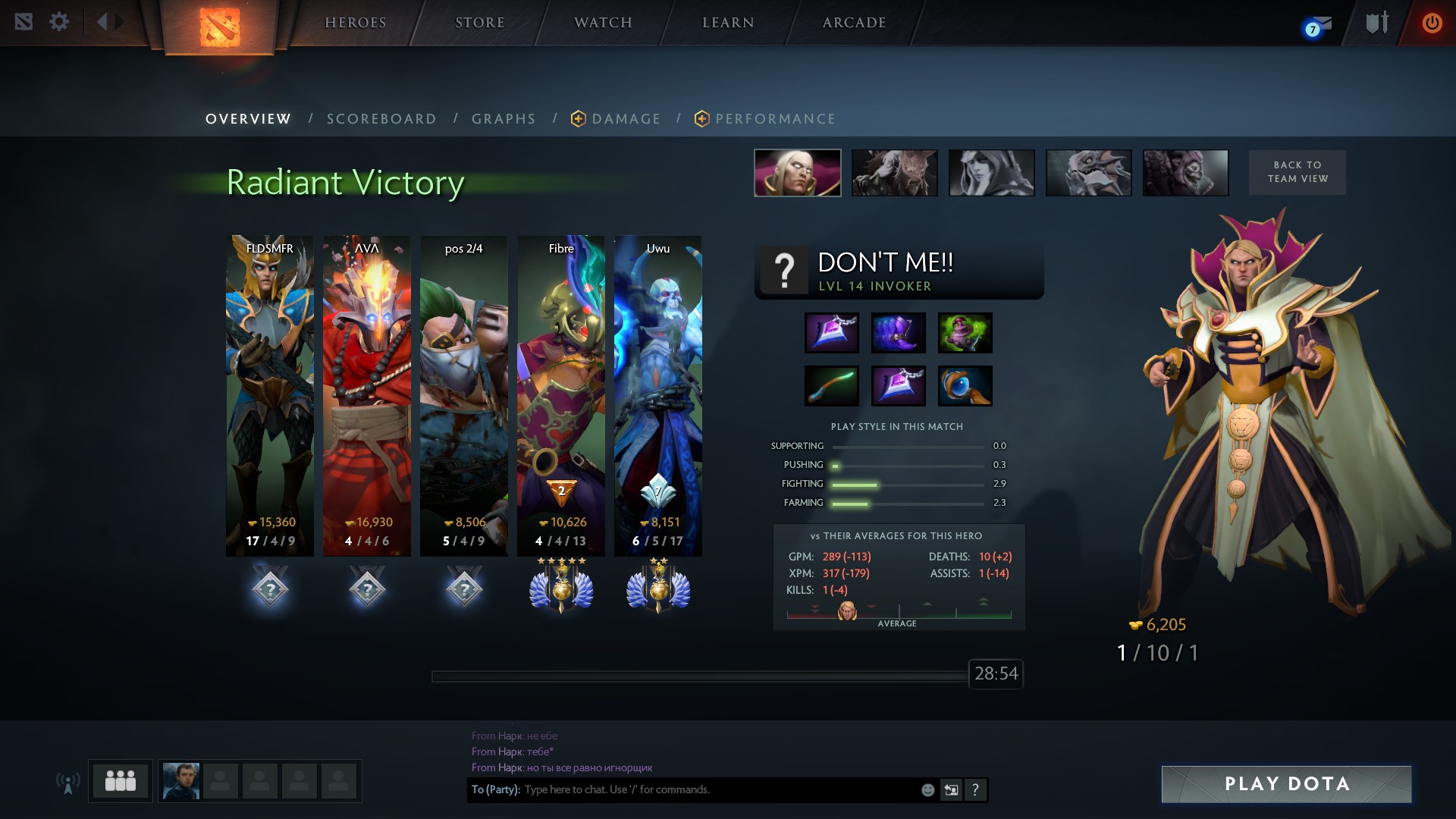Go to the Store section

click(479, 23)
